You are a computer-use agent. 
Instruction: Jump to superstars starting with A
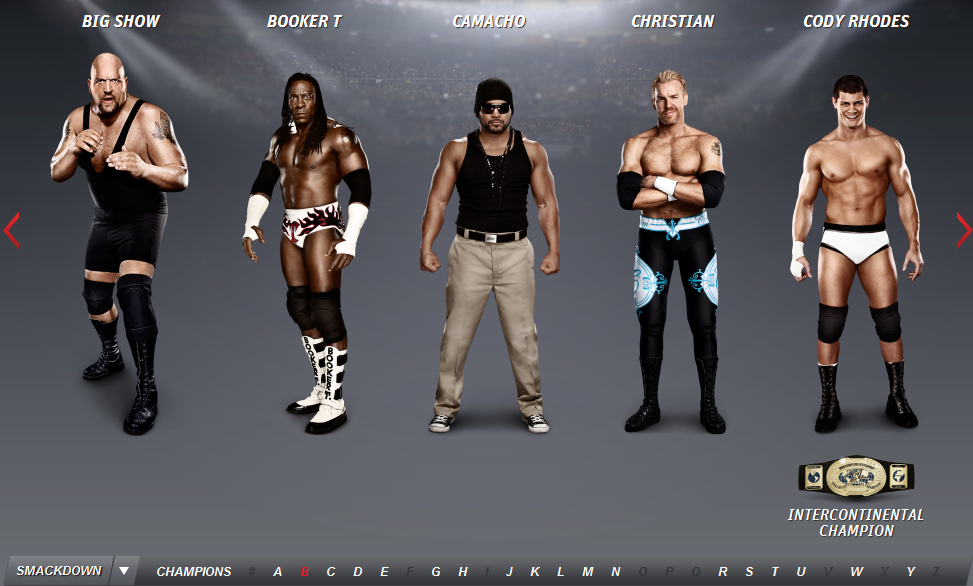[x=278, y=572]
